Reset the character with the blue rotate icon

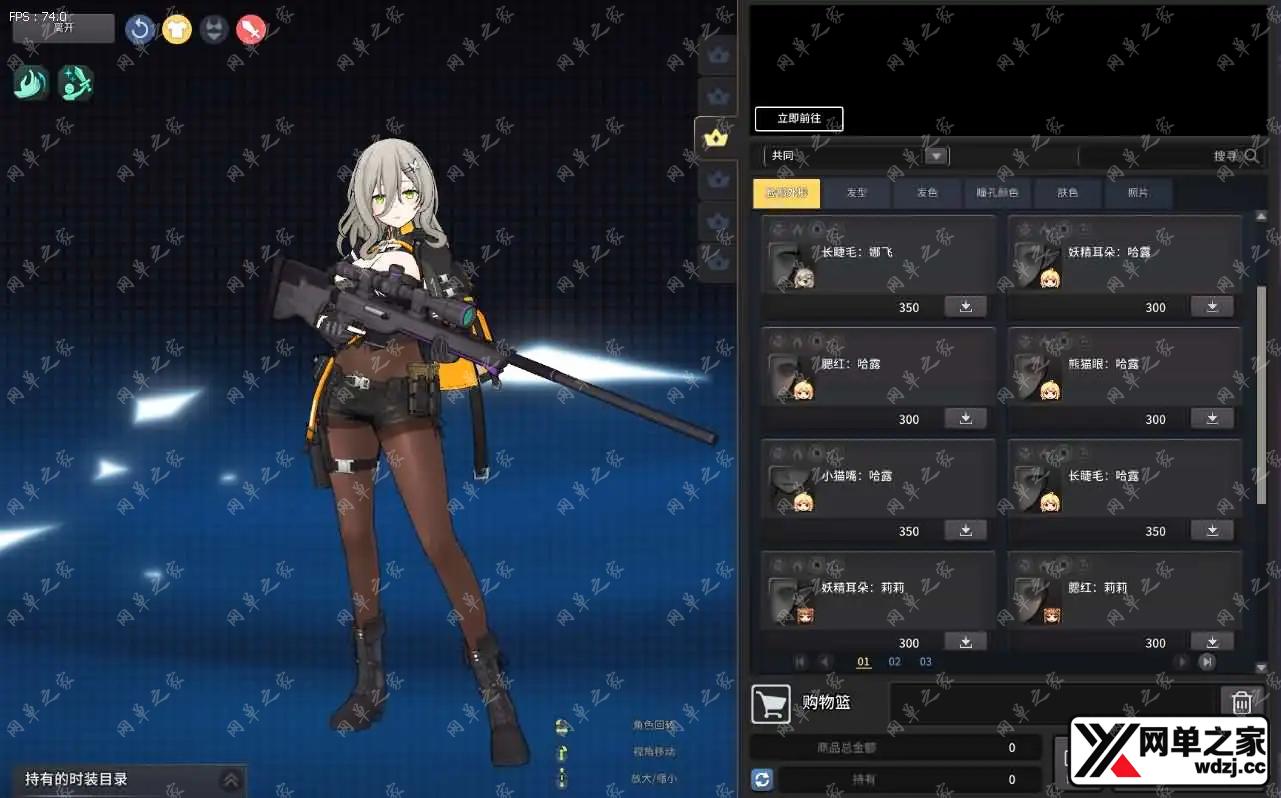pos(140,29)
